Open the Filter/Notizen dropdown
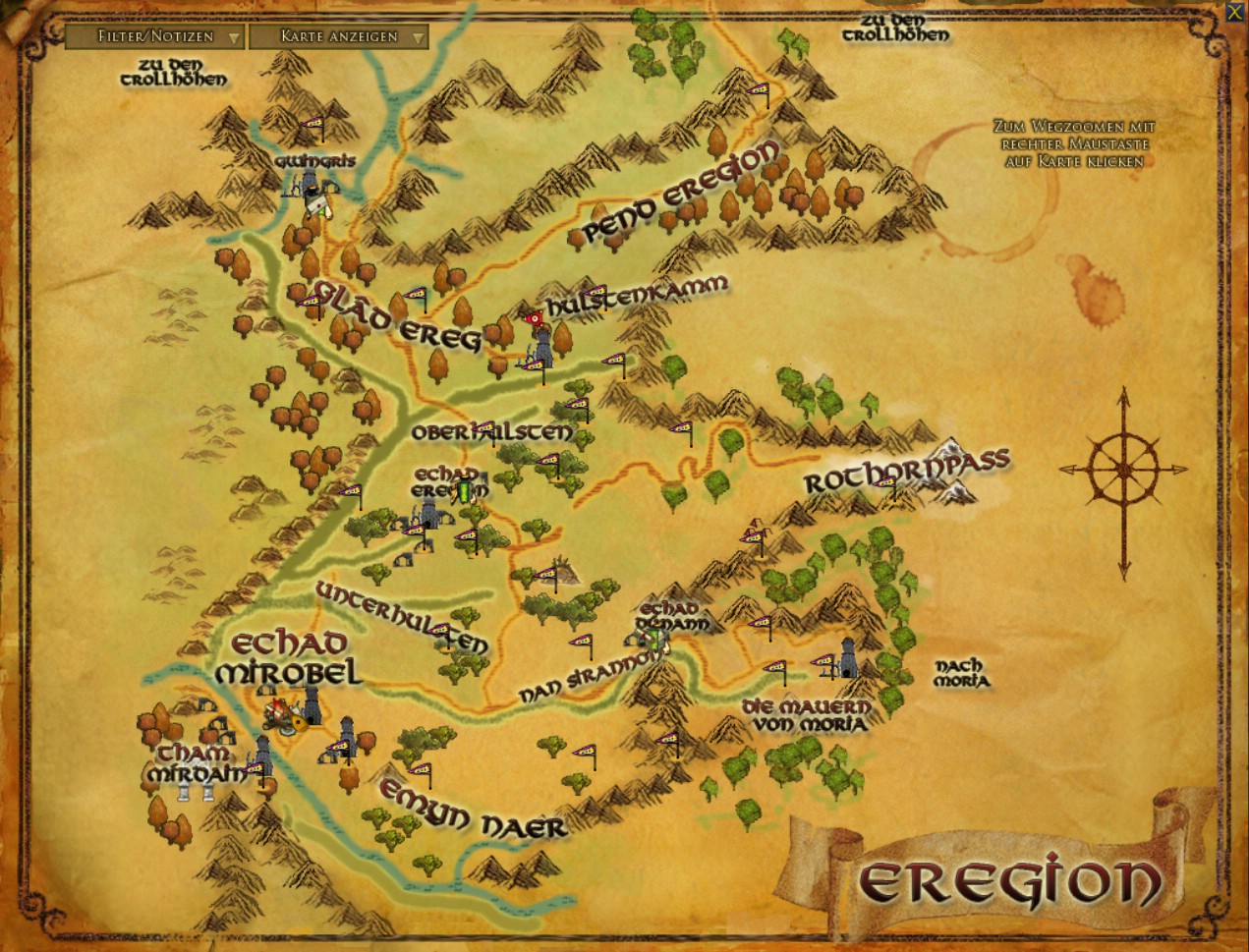Viewport: 1249px width, 952px height. pos(154,37)
